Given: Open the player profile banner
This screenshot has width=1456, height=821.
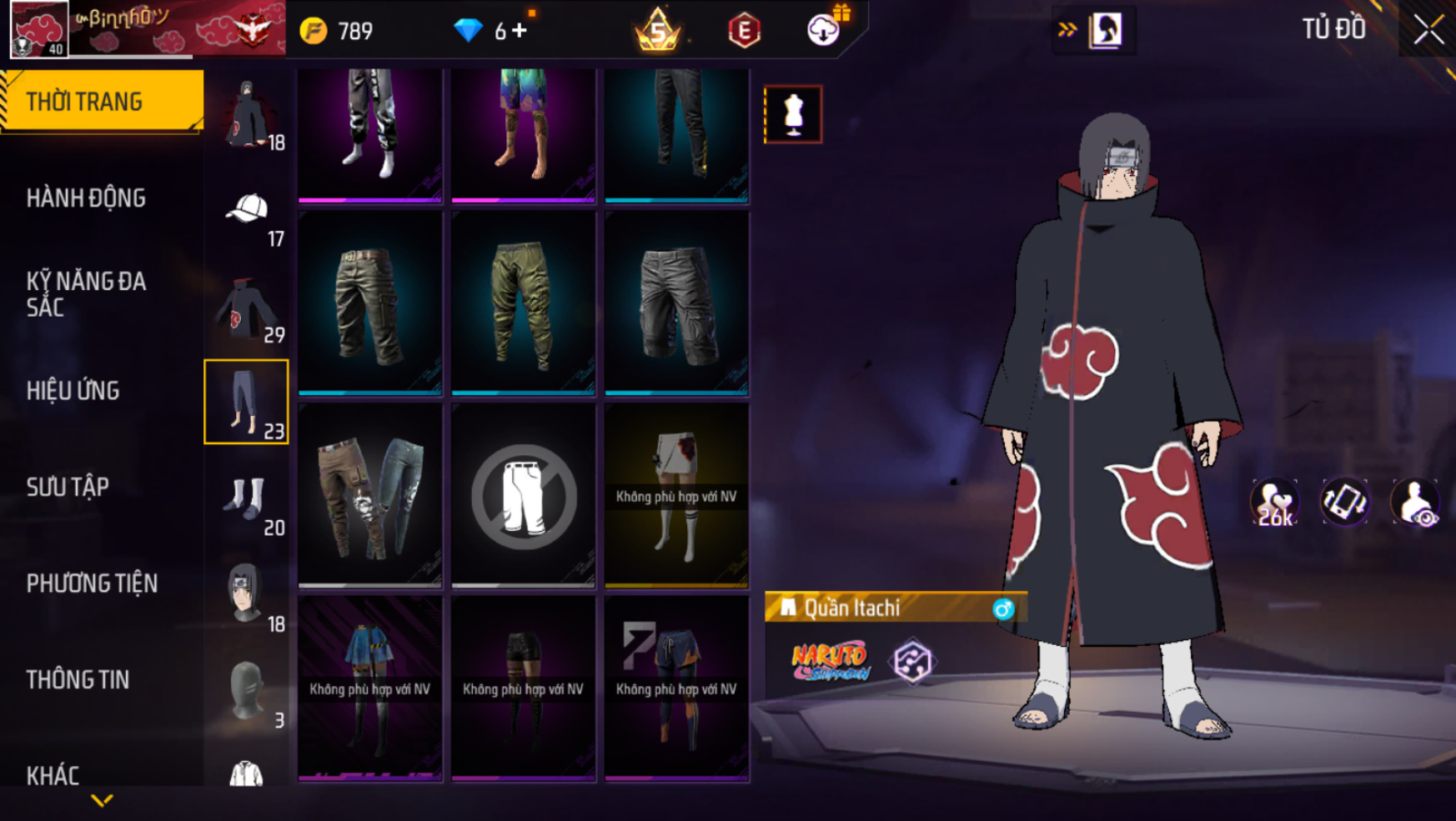Looking at the screenshot, I should [x=147, y=29].
